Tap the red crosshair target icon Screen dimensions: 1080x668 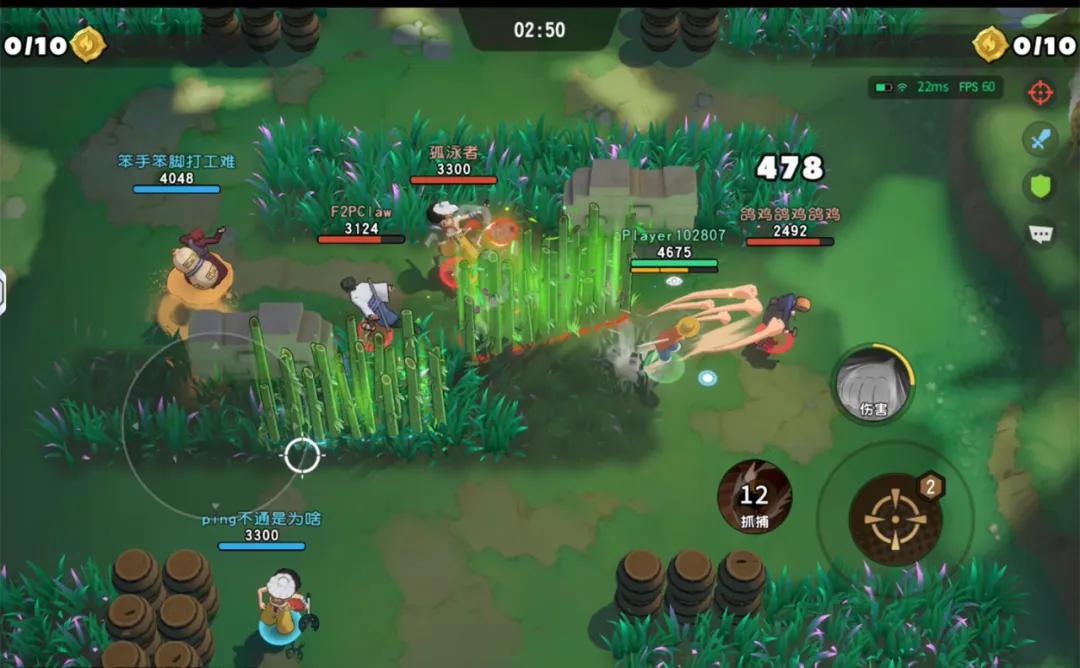[x=1041, y=93]
